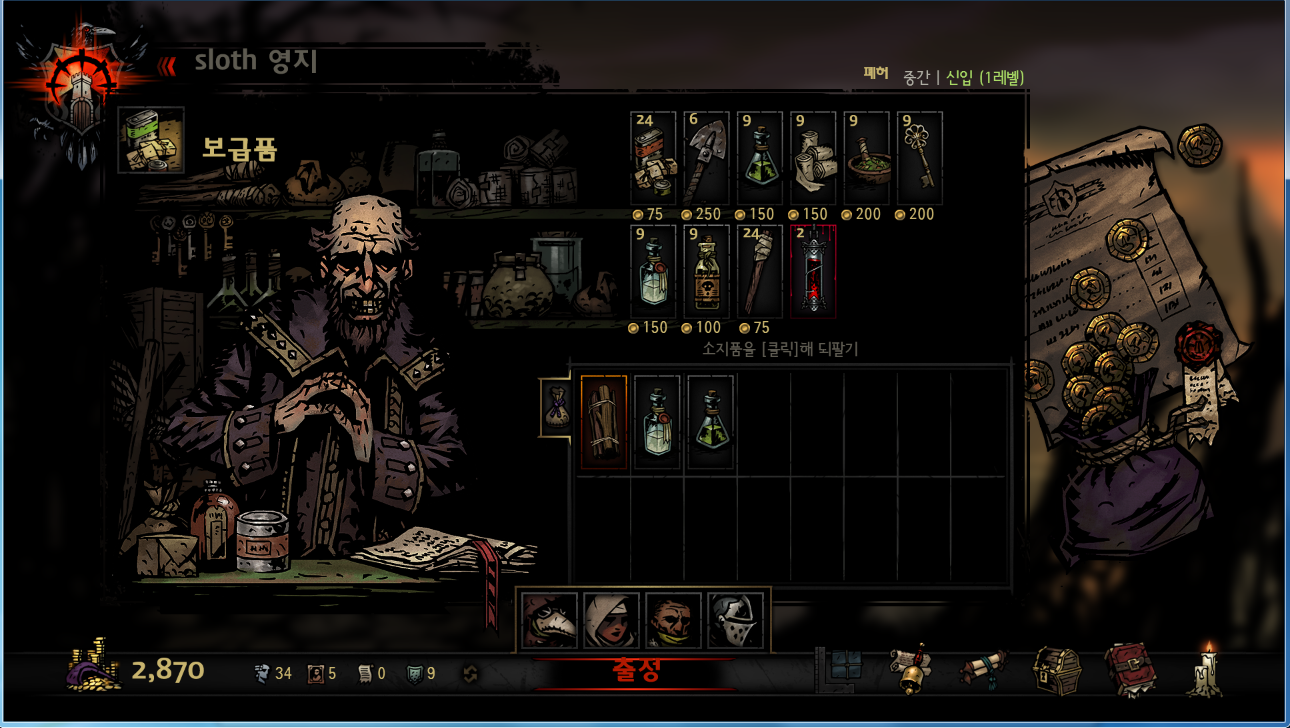Sell back the firewood in your inventory
The width and height of the screenshot is (1290, 728).
coord(604,422)
